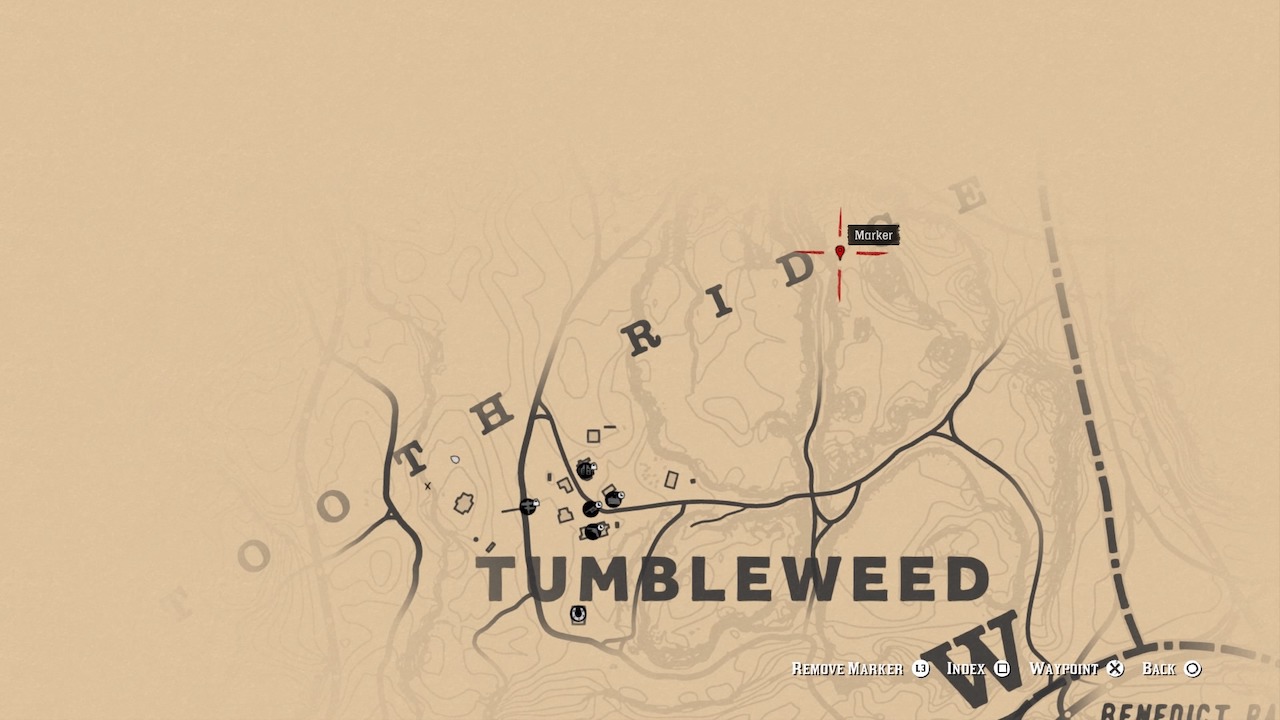Click the Marker tooltip label
The image size is (1280, 720).
[x=872, y=235]
